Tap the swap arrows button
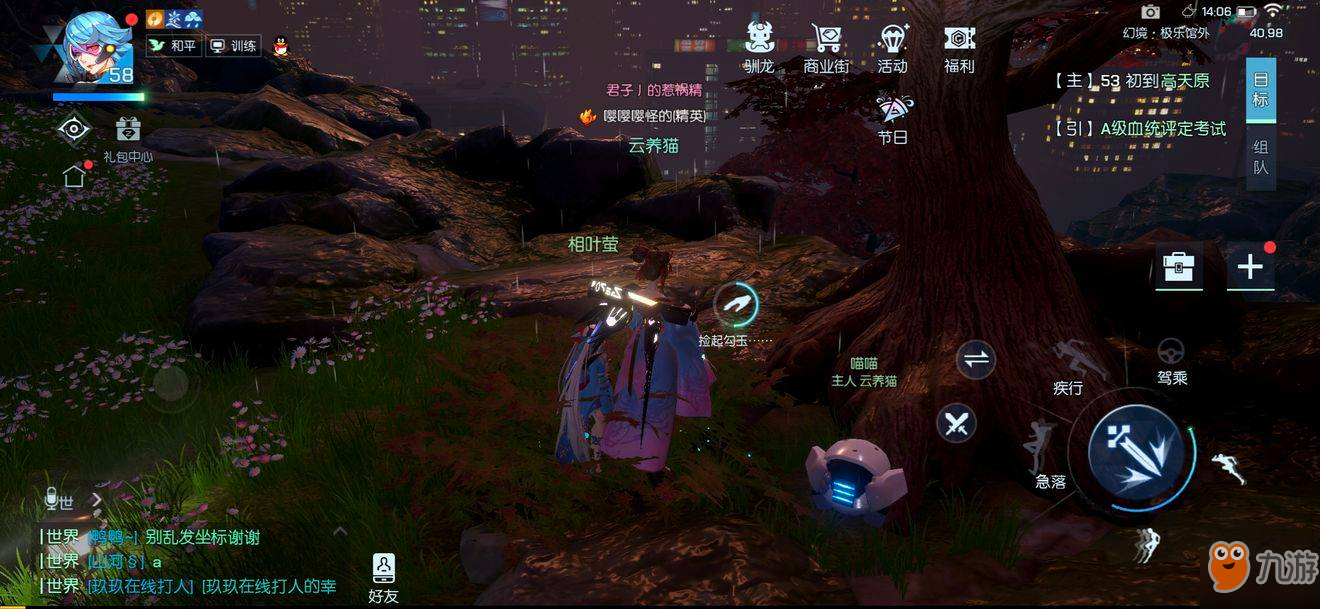This screenshot has height=609, width=1320. click(975, 360)
